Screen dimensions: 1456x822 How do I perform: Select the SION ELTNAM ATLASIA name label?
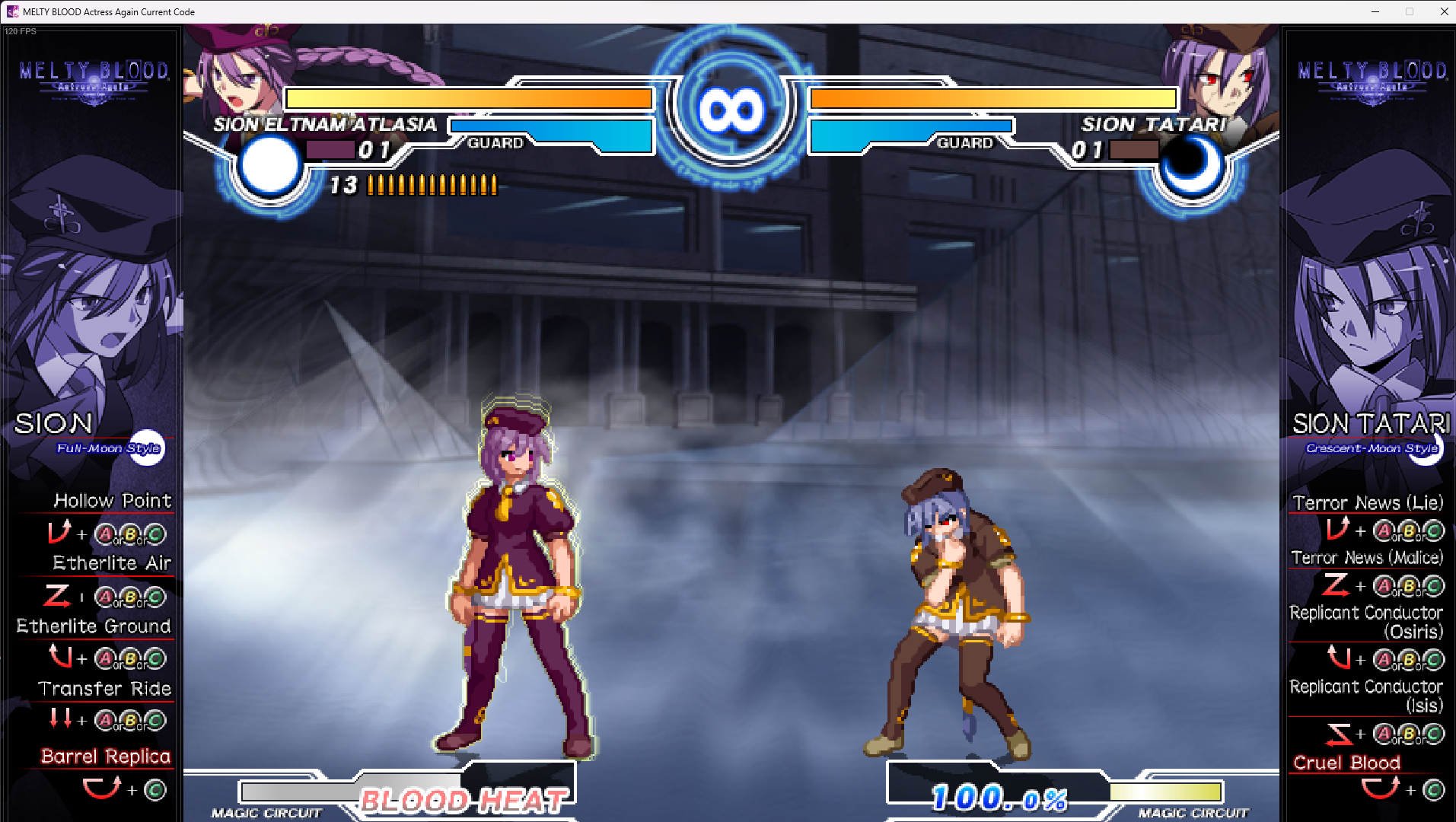click(x=326, y=124)
